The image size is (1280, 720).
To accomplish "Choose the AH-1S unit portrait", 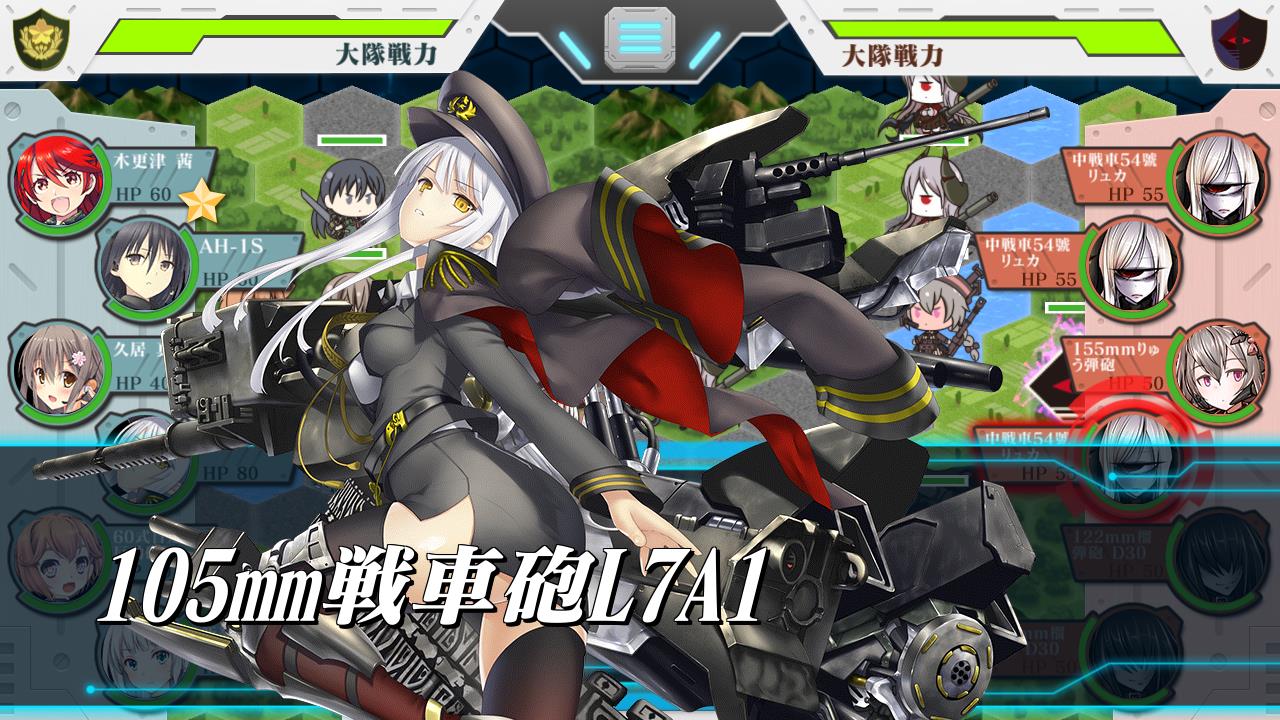I will [143, 262].
